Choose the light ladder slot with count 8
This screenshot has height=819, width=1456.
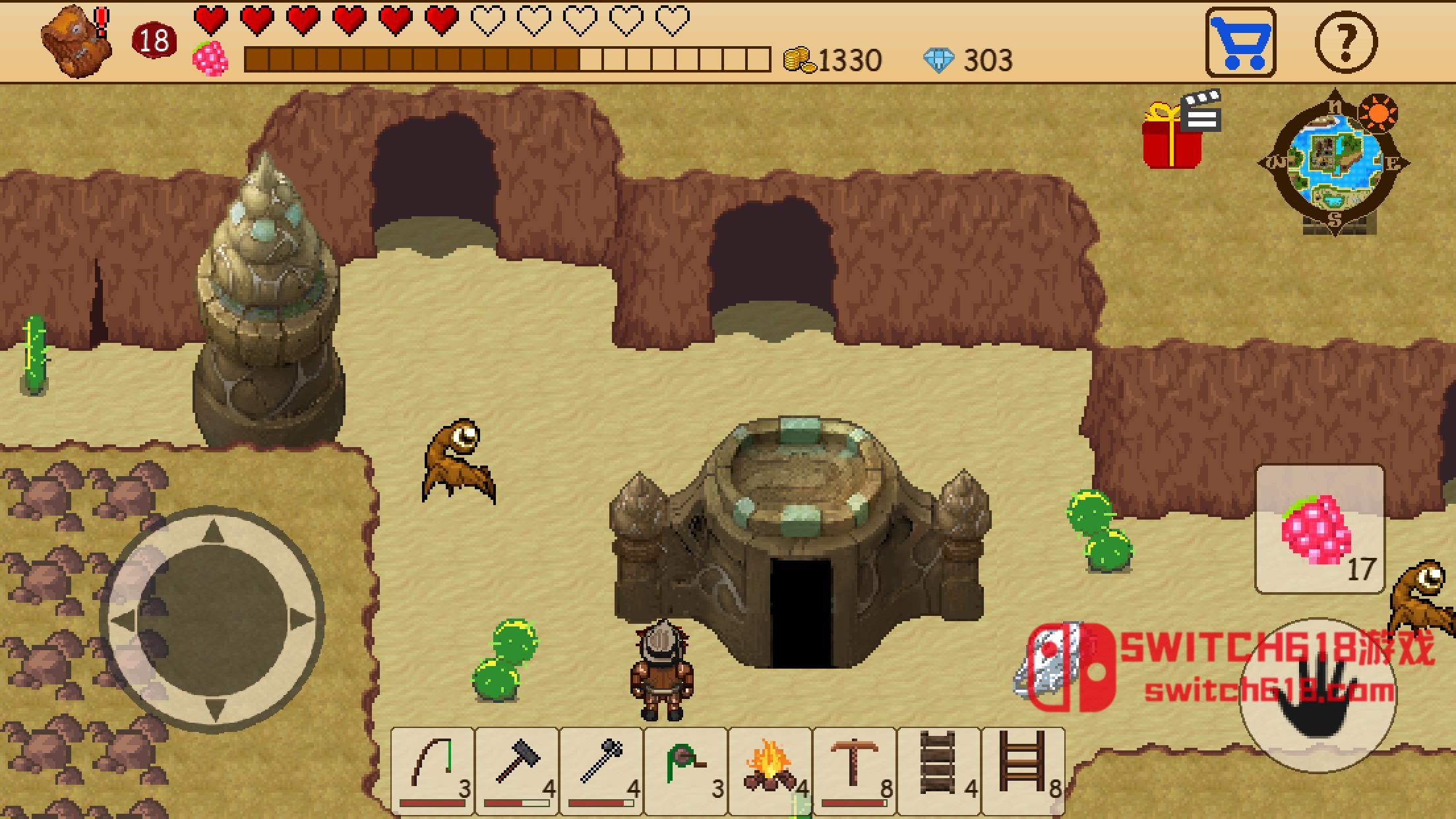1023,768
